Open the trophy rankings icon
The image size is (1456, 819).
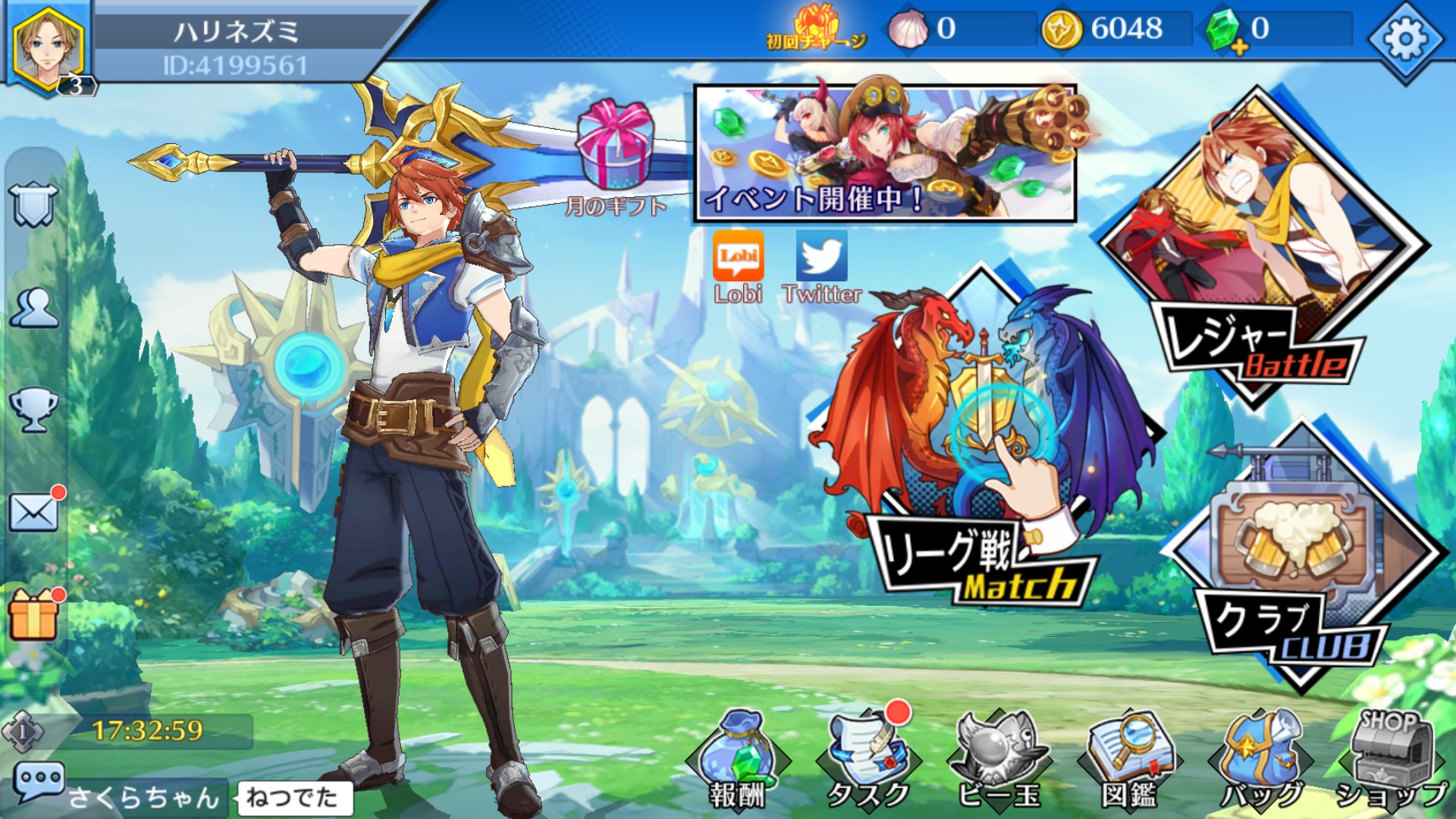(33, 409)
